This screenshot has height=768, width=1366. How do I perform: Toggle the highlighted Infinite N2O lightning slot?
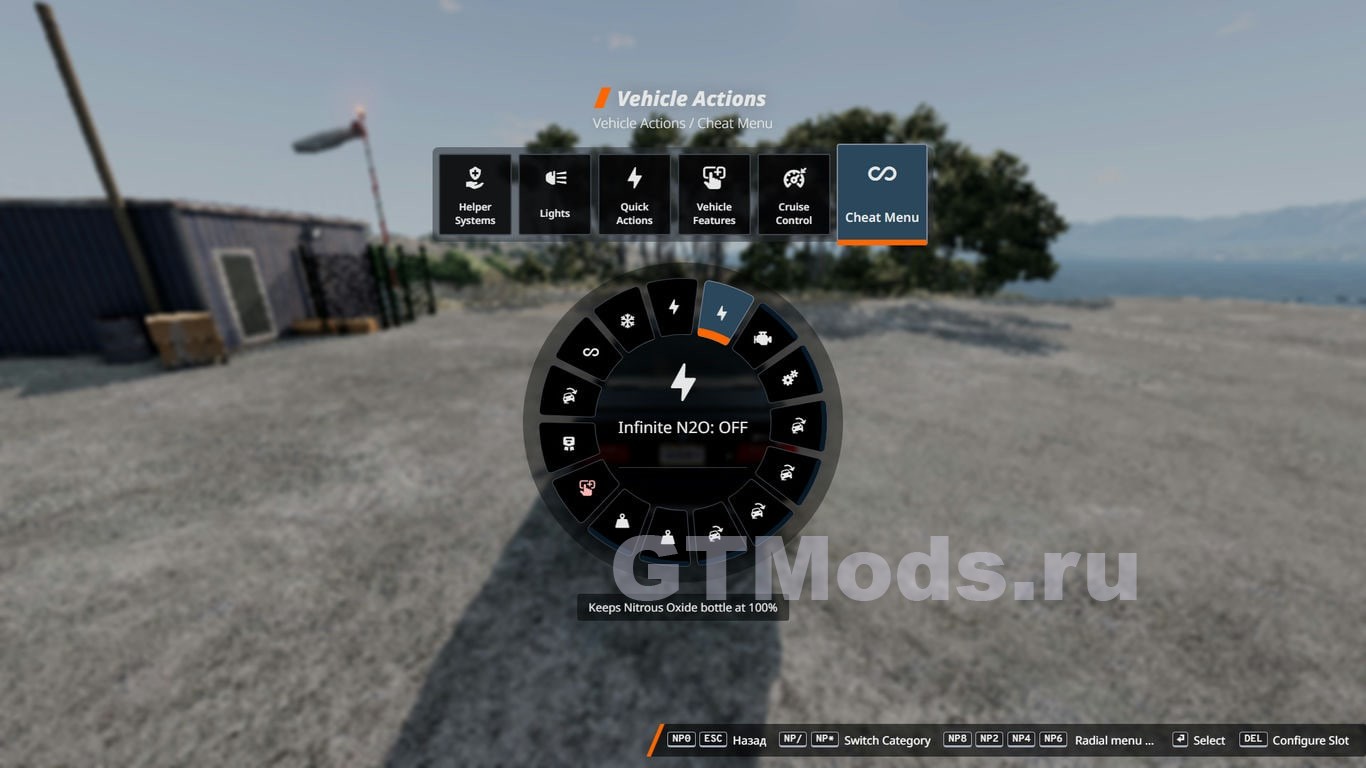pyautogui.click(x=723, y=313)
